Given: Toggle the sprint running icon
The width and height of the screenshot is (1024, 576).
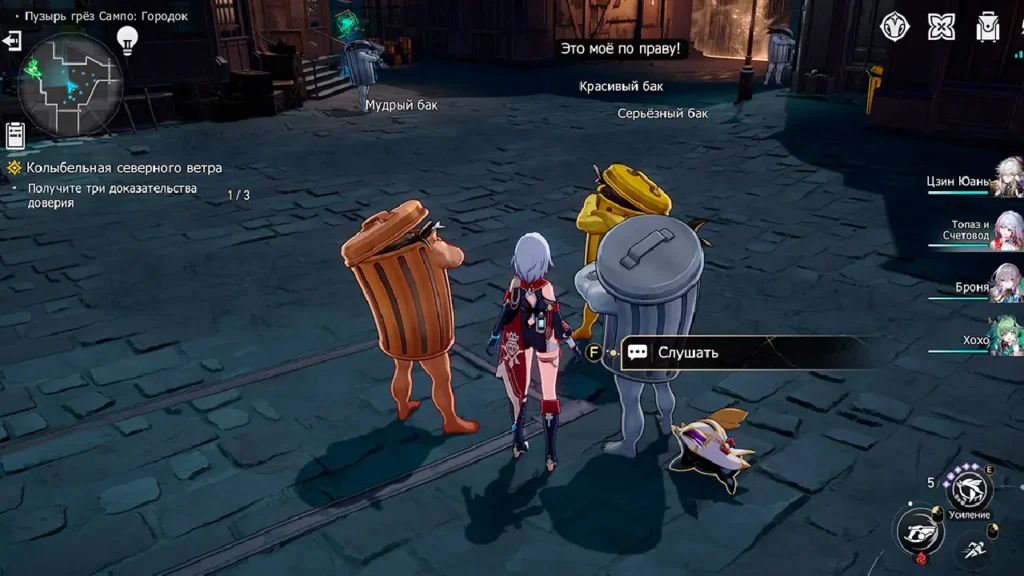Looking at the screenshot, I should (x=974, y=548).
